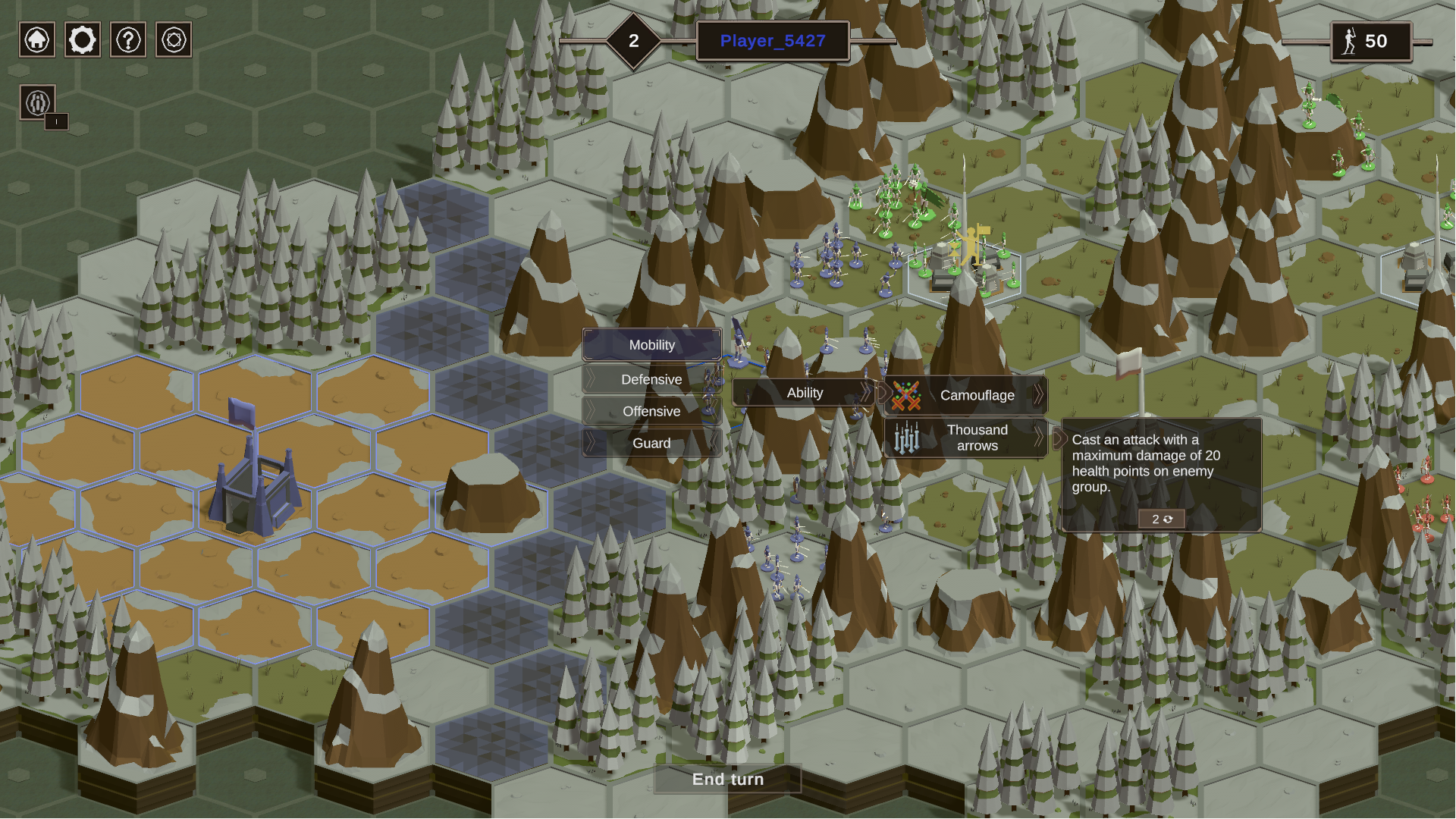This screenshot has height=819, width=1456.
Task: Set the unit to Guard
Action: click(651, 443)
